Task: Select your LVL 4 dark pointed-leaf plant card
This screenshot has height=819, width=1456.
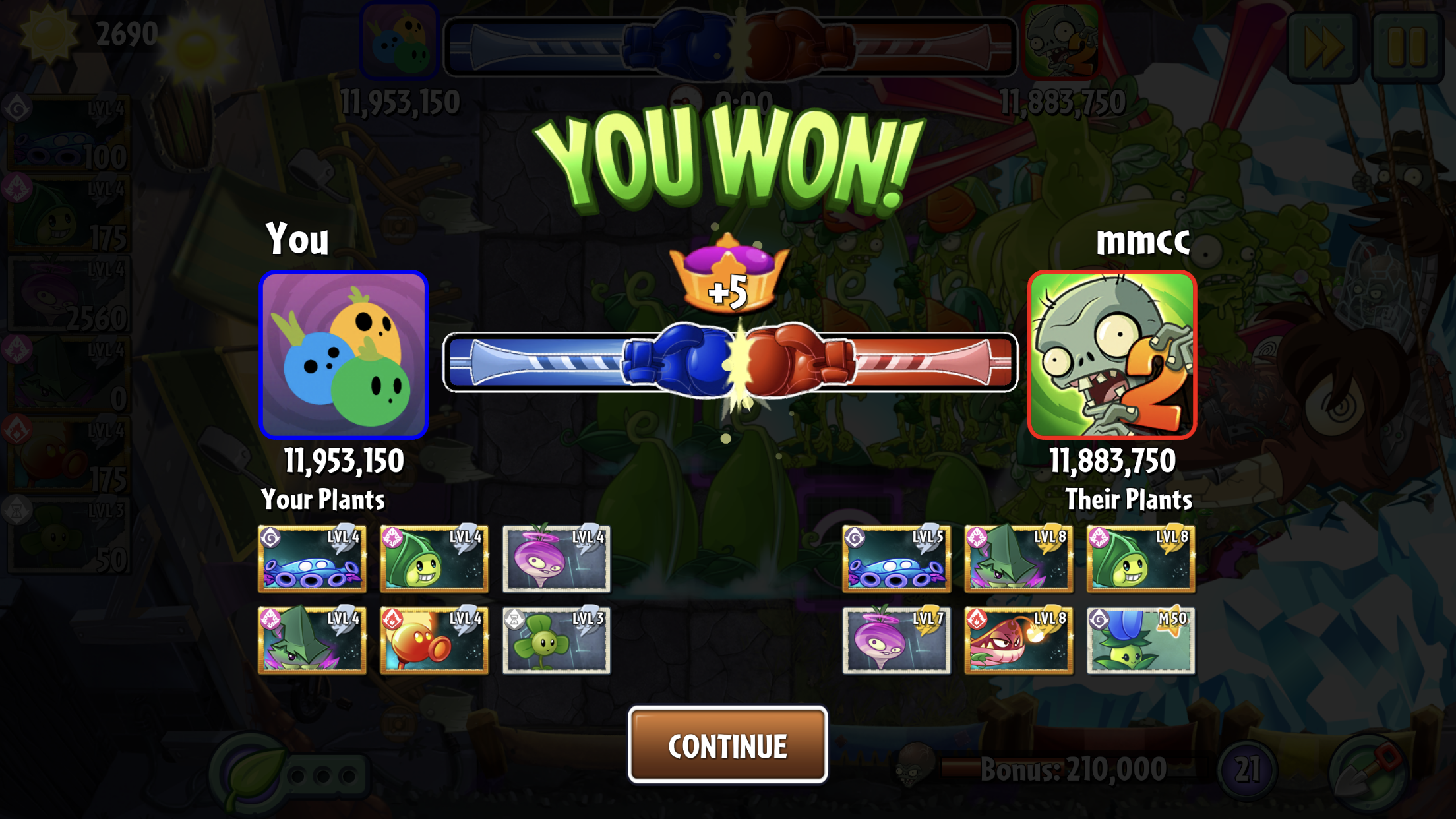Action: (x=312, y=640)
